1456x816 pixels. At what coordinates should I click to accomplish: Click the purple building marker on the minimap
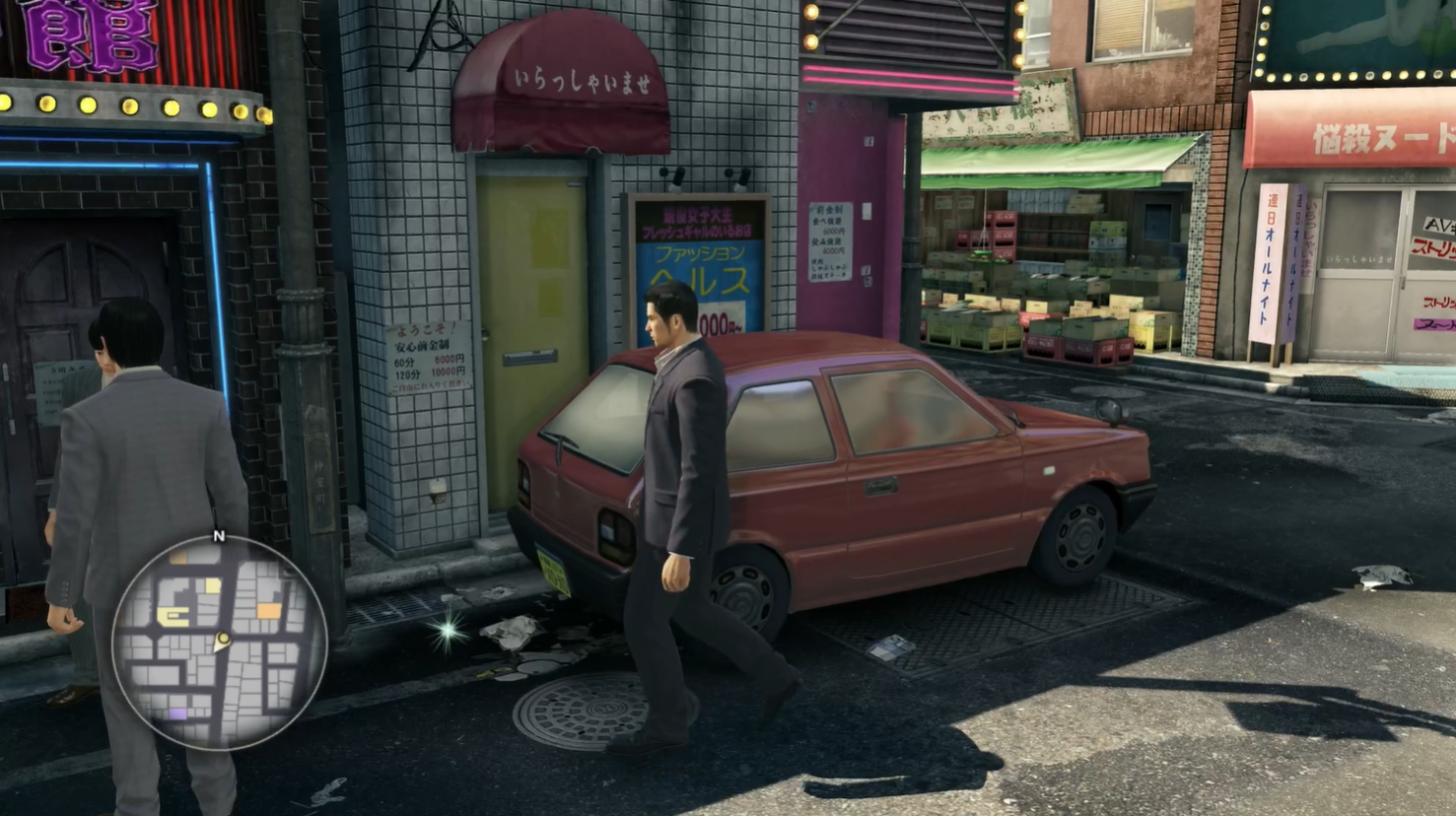(x=176, y=714)
